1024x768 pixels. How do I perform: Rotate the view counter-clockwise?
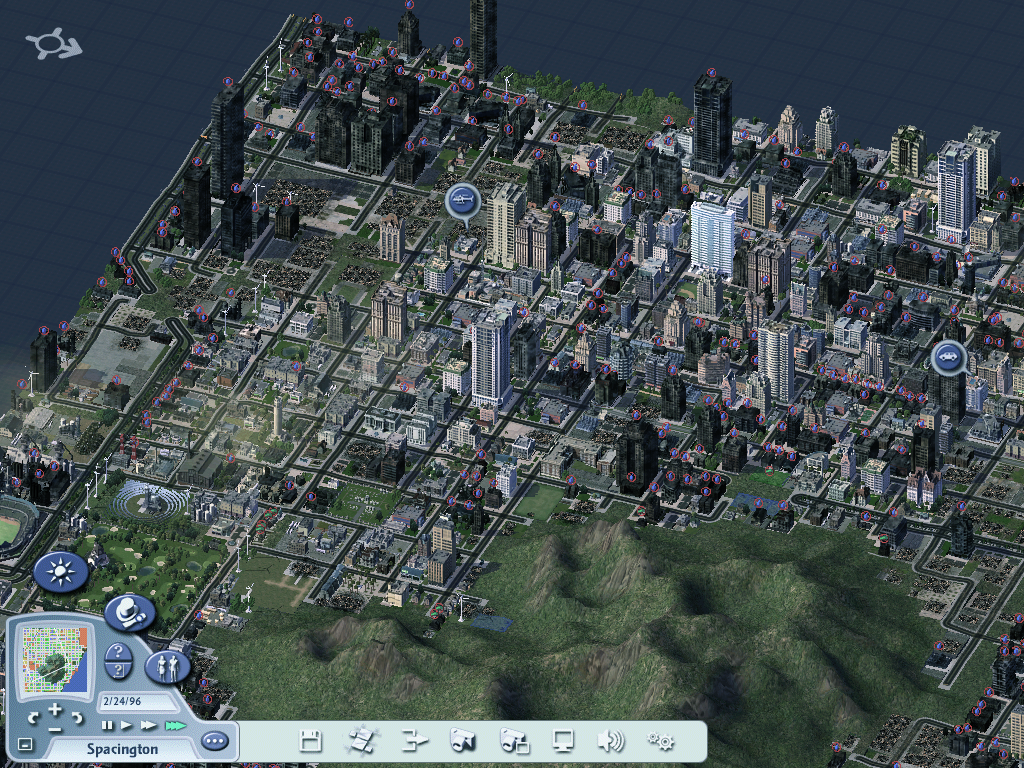[x=34, y=717]
